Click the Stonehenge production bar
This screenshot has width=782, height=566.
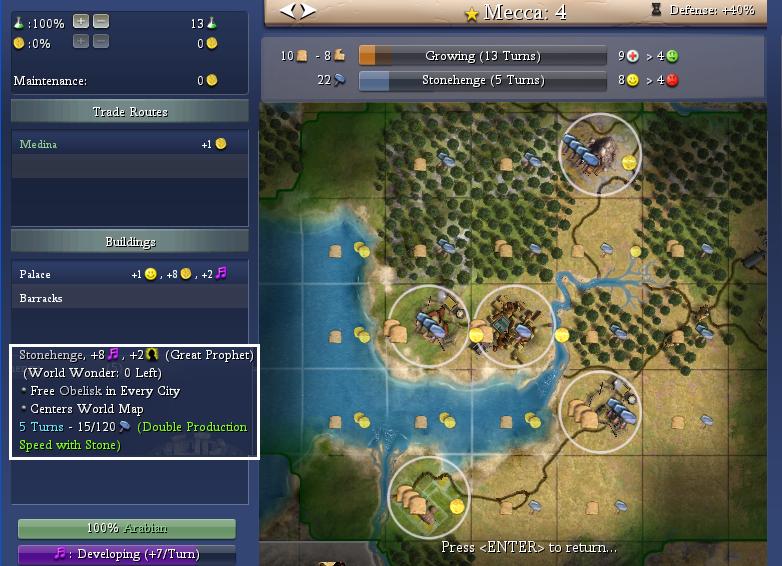click(x=482, y=80)
